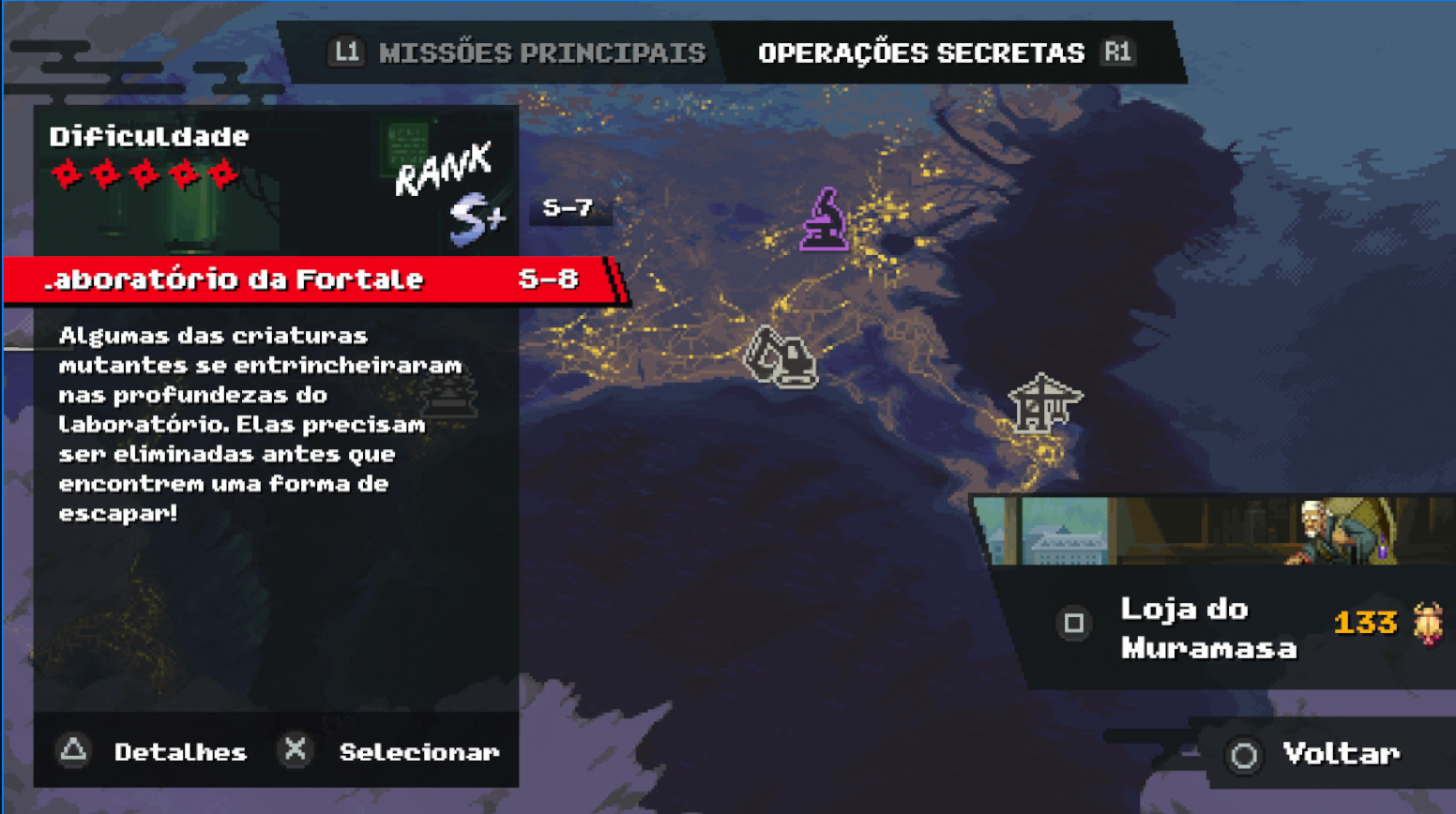This screenshot has width=1456, height=814.
Task: Choose the S-7 mission entry
Action: click(x=568, y=207)
